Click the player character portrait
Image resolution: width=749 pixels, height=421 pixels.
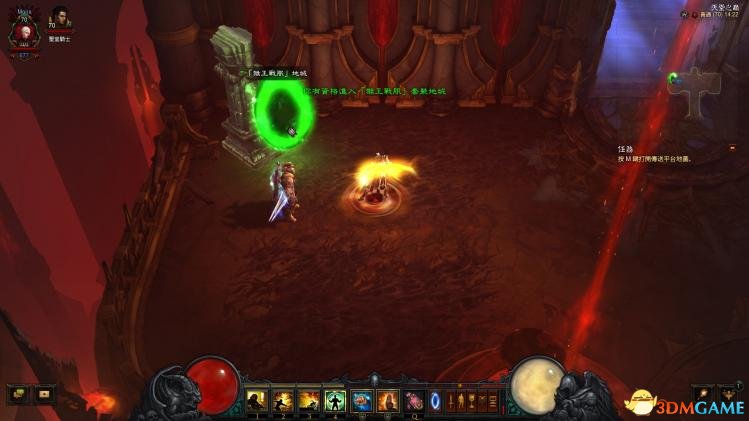click(19, 34)
